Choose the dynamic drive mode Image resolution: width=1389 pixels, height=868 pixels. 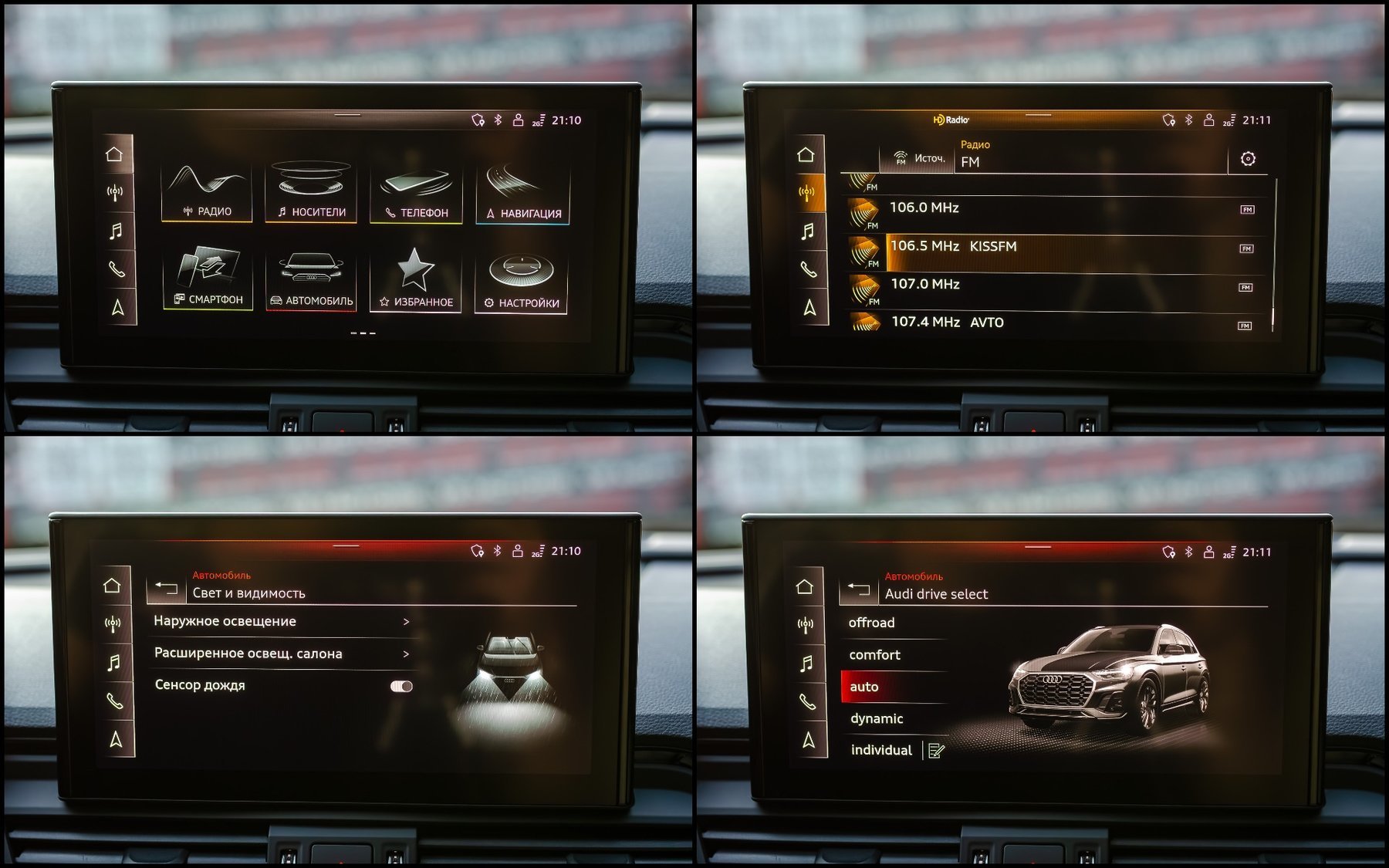(x=877, y=719)
